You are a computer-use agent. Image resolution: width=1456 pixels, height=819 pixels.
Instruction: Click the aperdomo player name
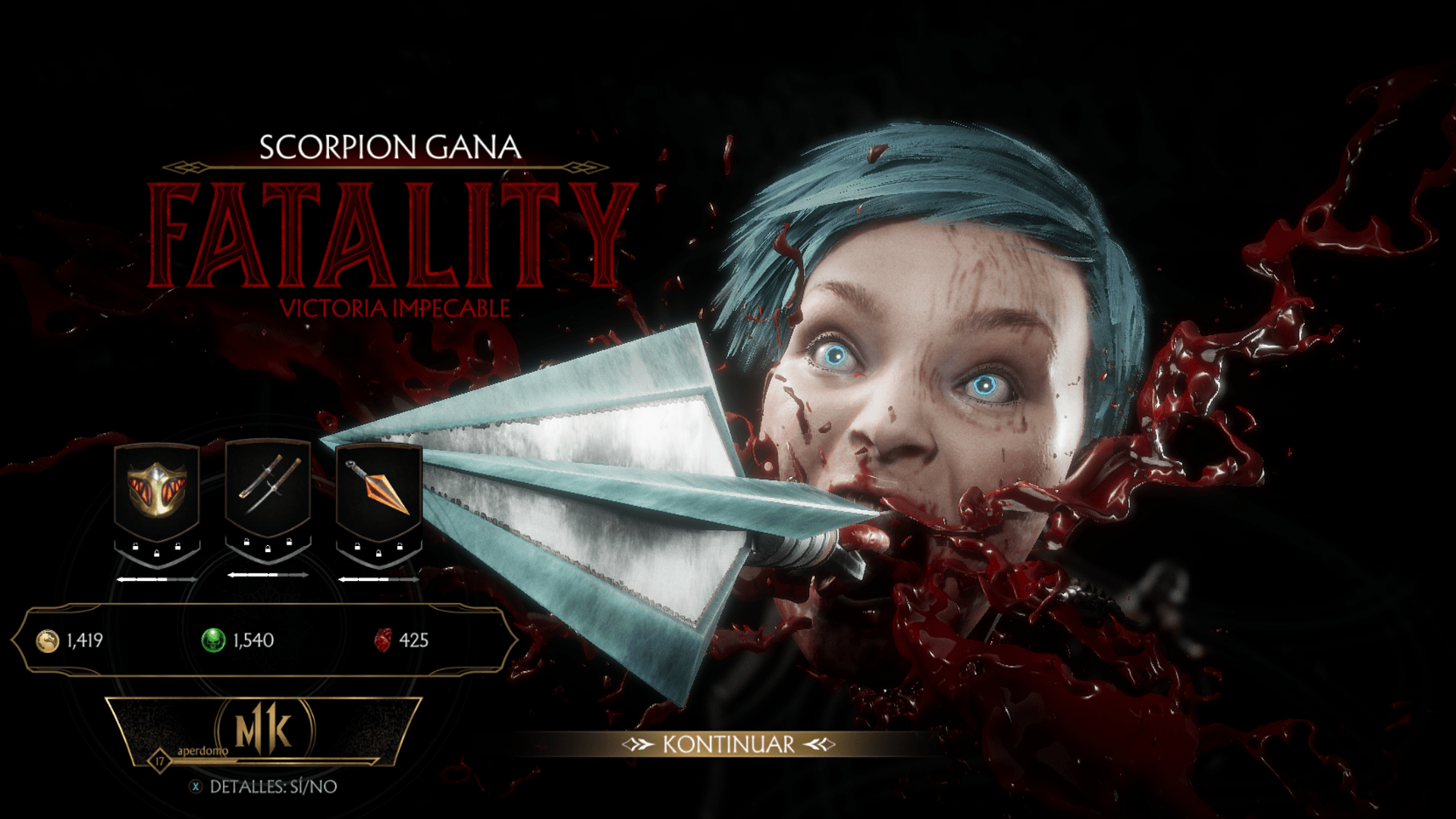(202, 750)
